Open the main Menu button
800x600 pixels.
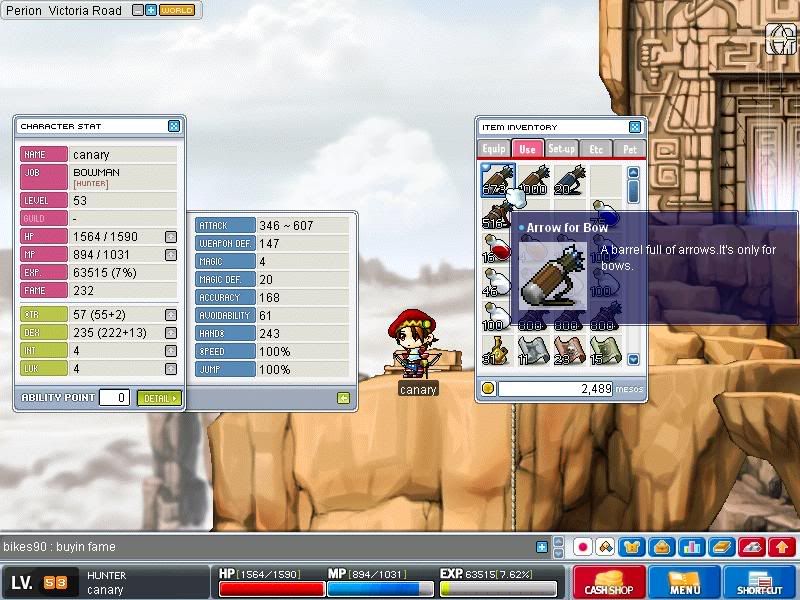tap(685, 582)
